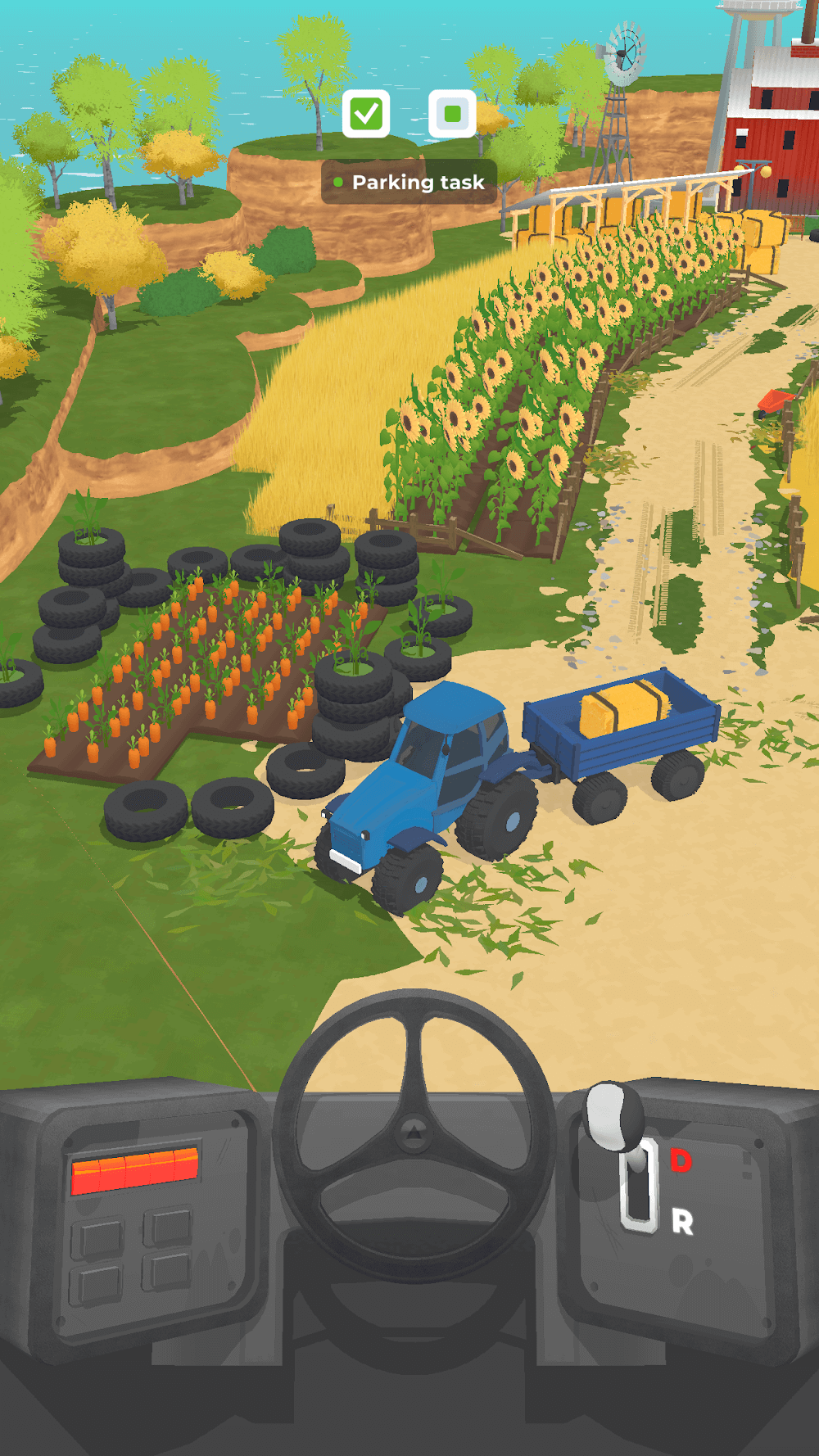Shift to the R reverse gear
The width and height of the screenshot is (819, 1456).
682,1222
